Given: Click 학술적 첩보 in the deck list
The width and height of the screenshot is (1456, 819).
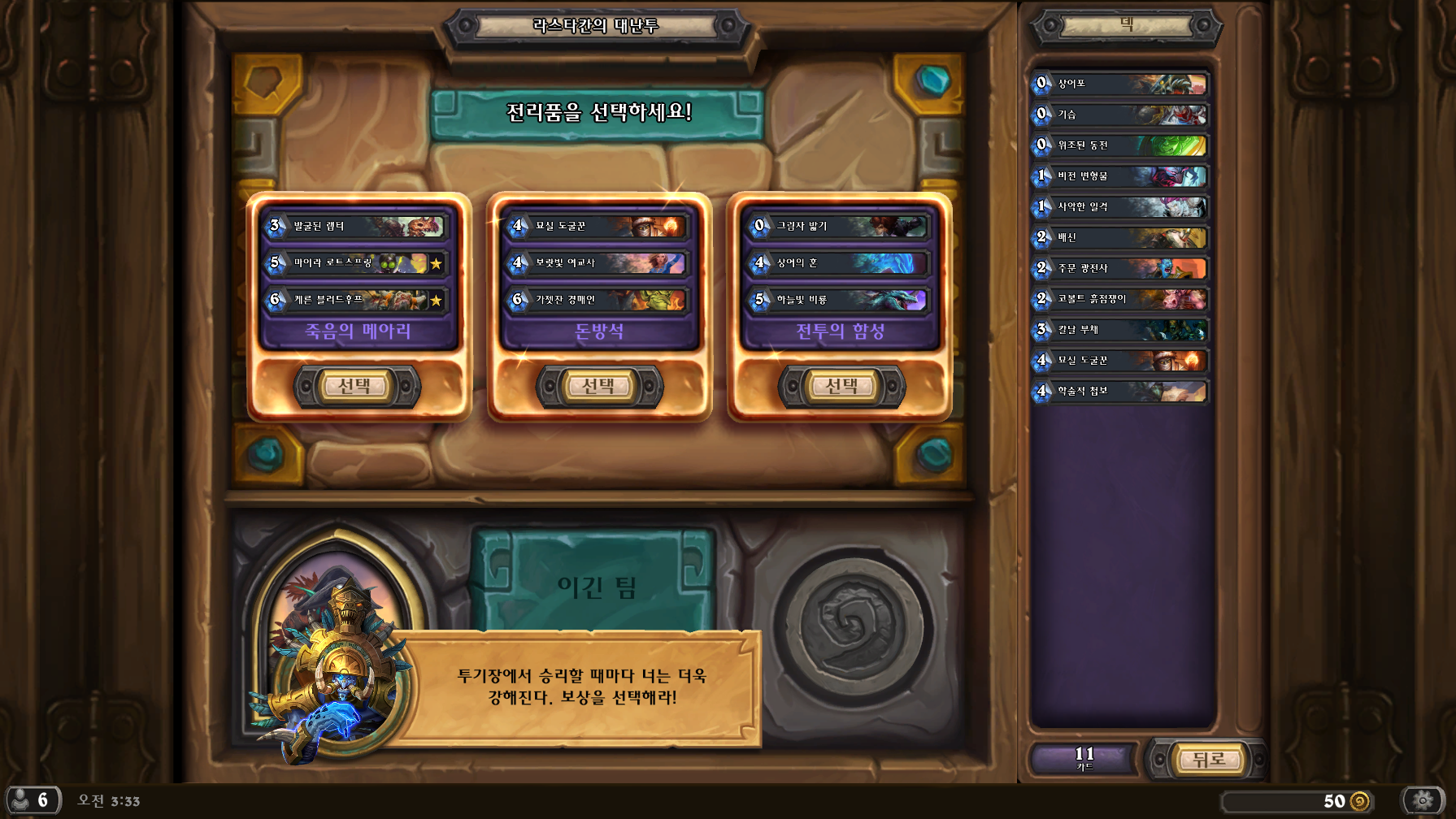Looking at the screenshot, I should click(x=1120, y=392).
